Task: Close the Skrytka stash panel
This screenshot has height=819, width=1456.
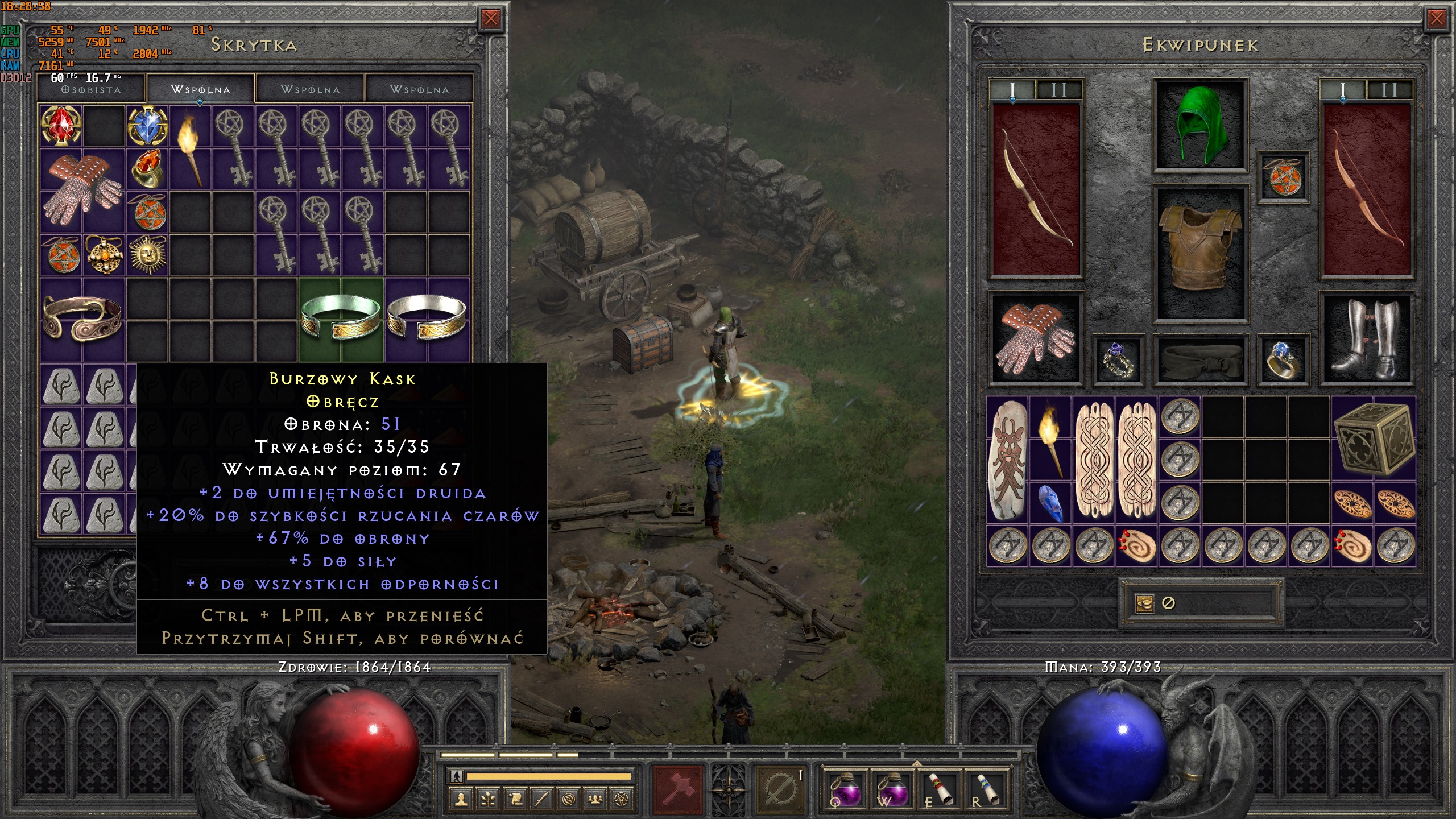Action: point(490,19)
